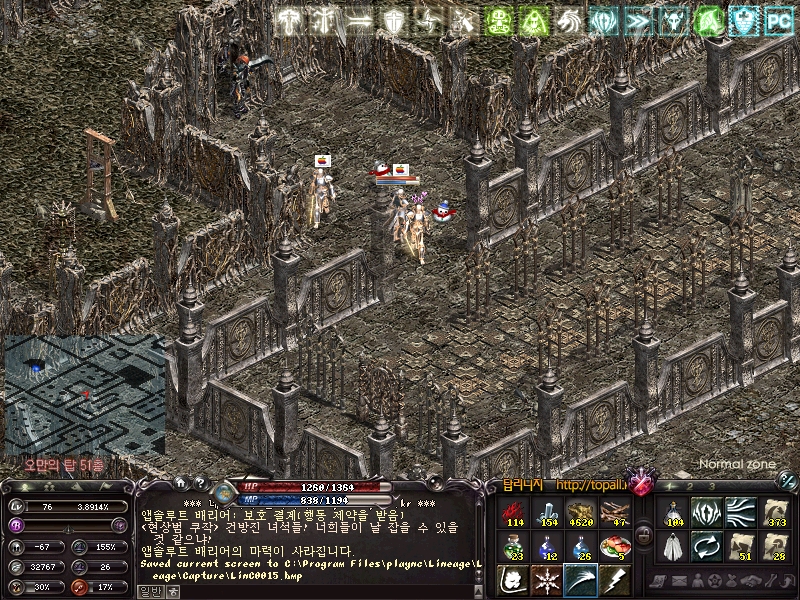Use the red herb item slot
The height and width of the screenshot is (600, 800).
[x=515, y=511]
